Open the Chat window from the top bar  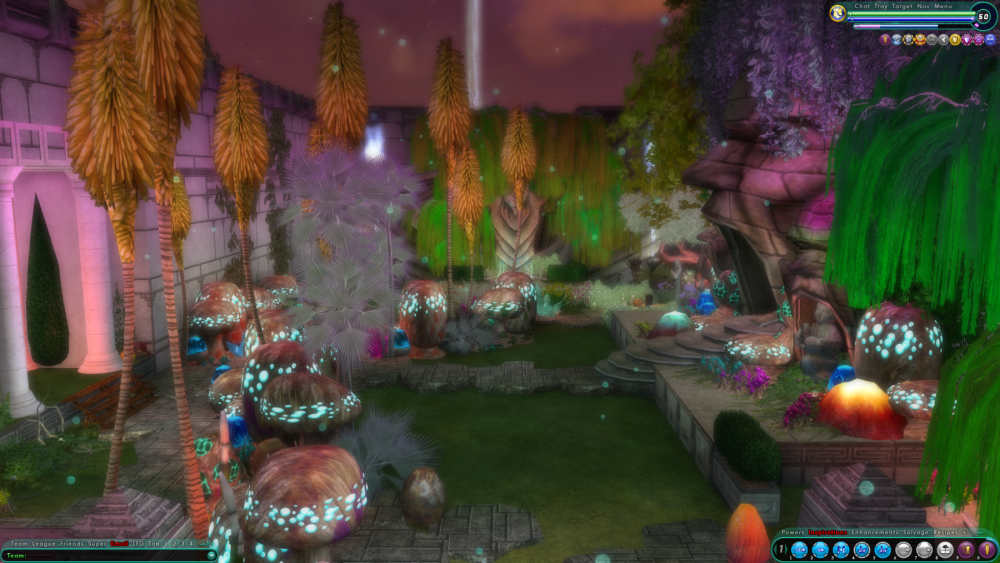(862, 7)
